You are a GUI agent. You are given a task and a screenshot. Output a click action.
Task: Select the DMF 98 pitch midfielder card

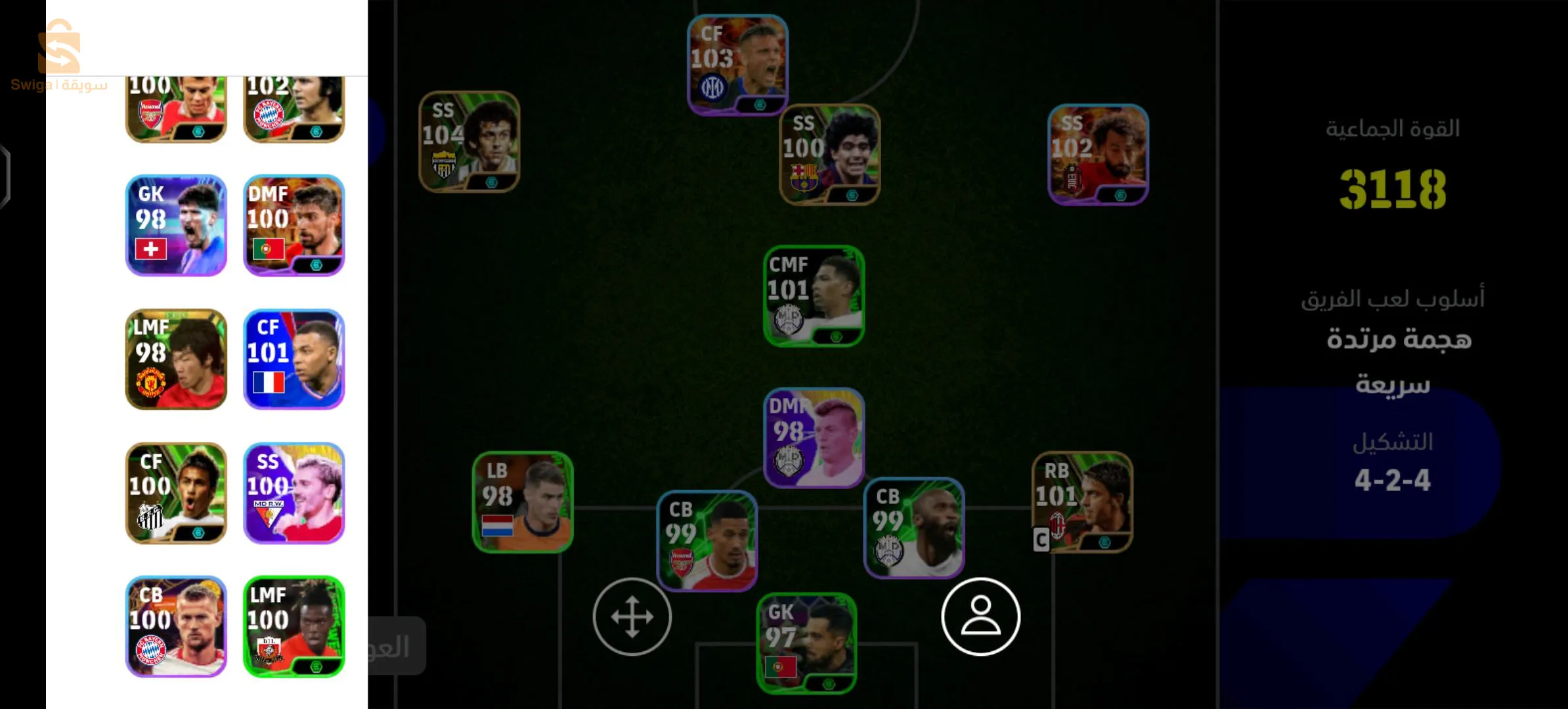pos(814,438)
